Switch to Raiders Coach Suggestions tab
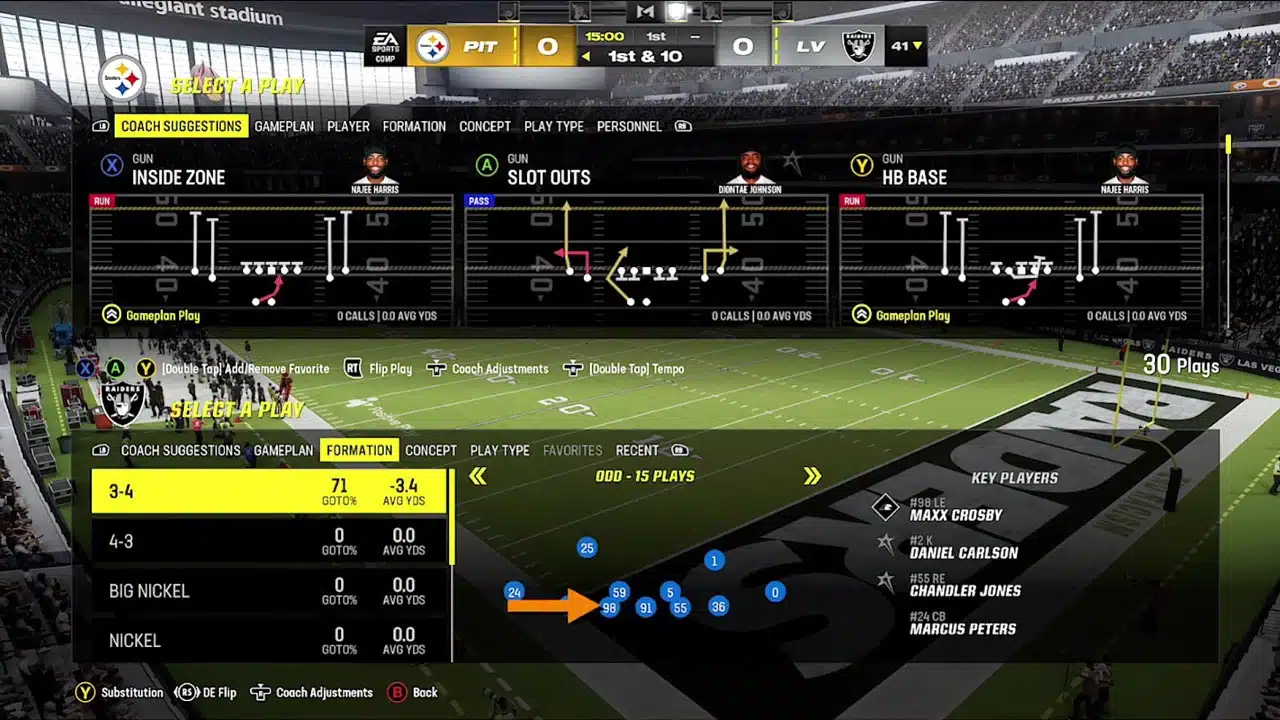Screen dimensions: 1280x720 click(181, 451)
